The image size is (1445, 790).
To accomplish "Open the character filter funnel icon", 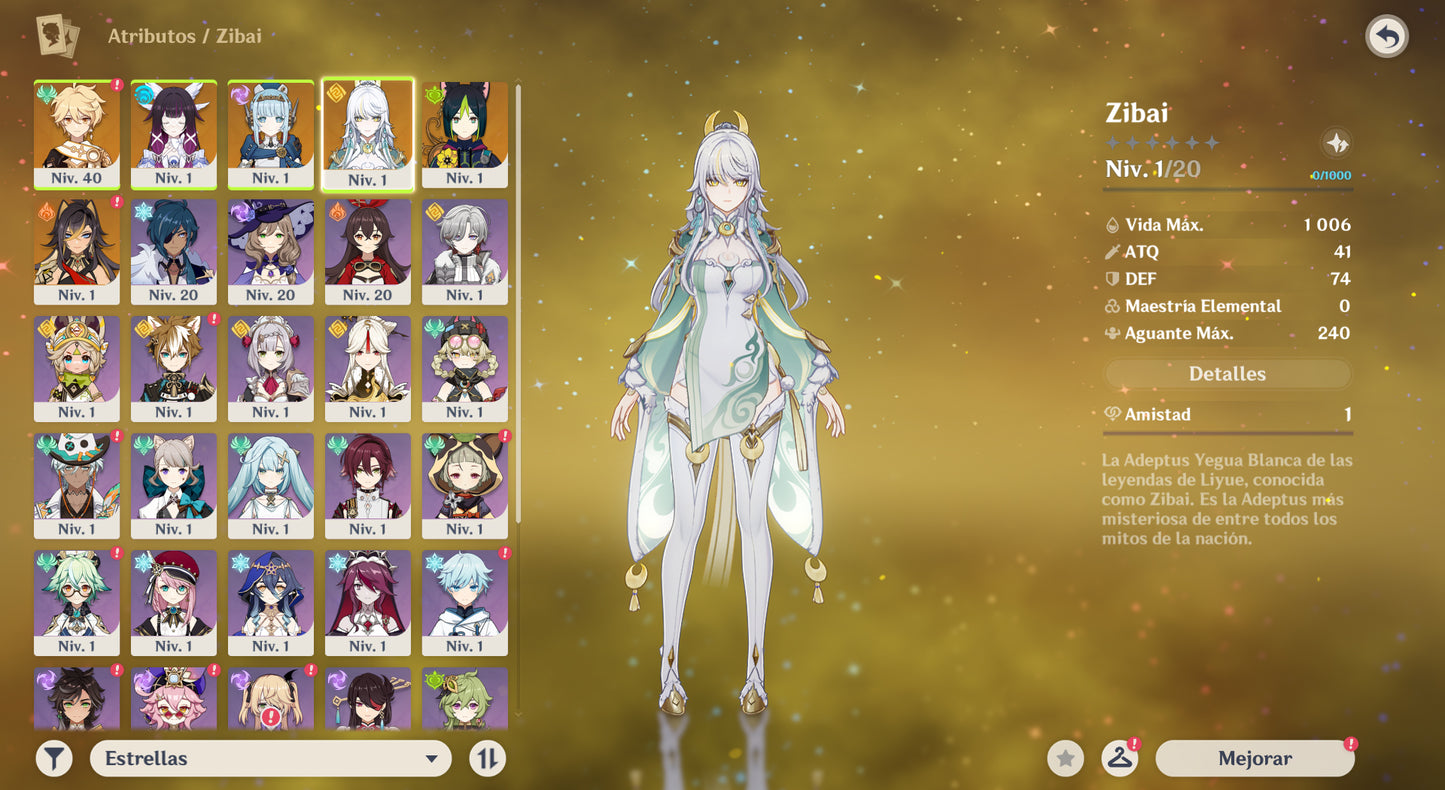I will 53,758.
